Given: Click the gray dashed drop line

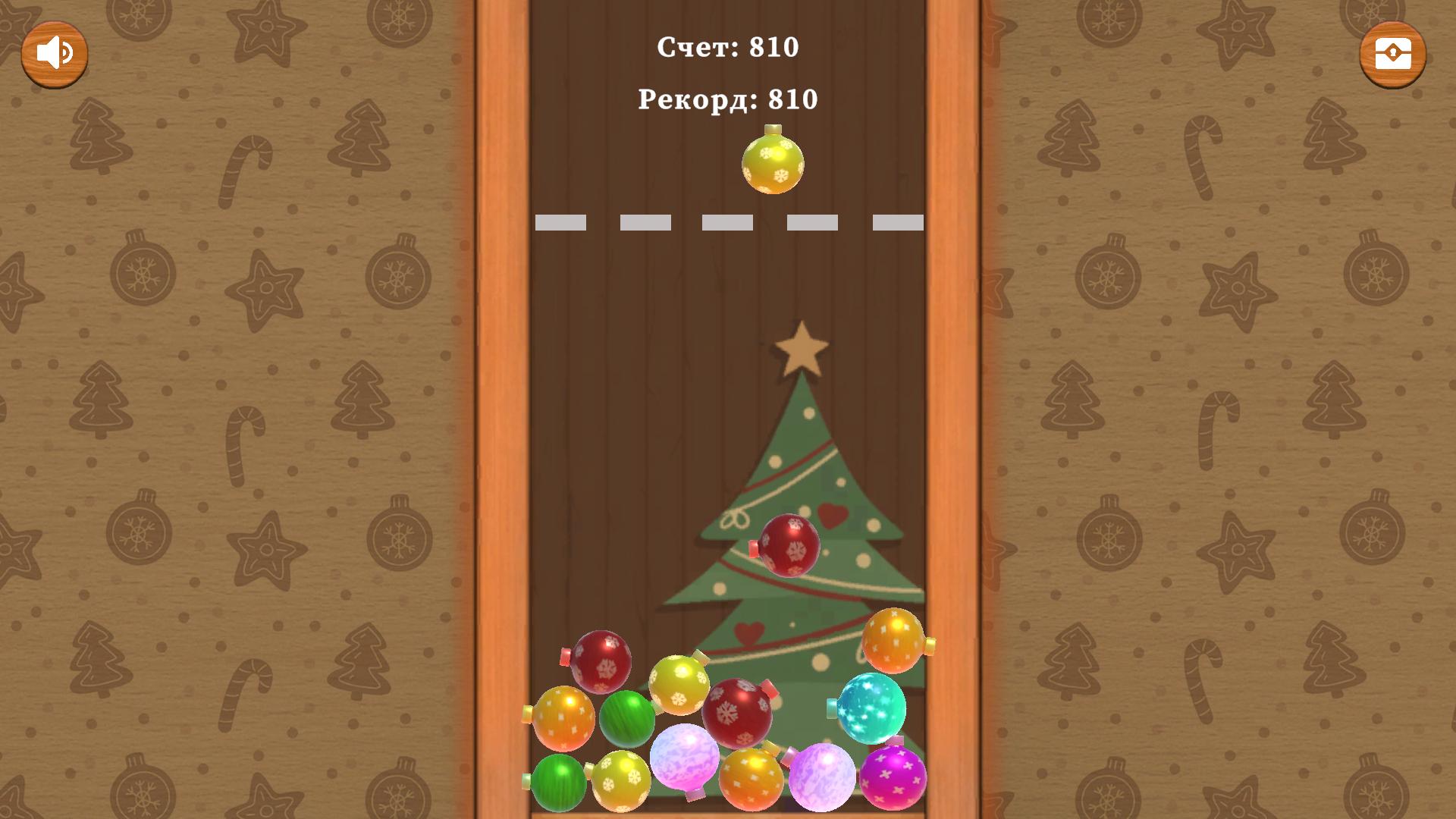Looking at the screenshot, I should 728,221.
